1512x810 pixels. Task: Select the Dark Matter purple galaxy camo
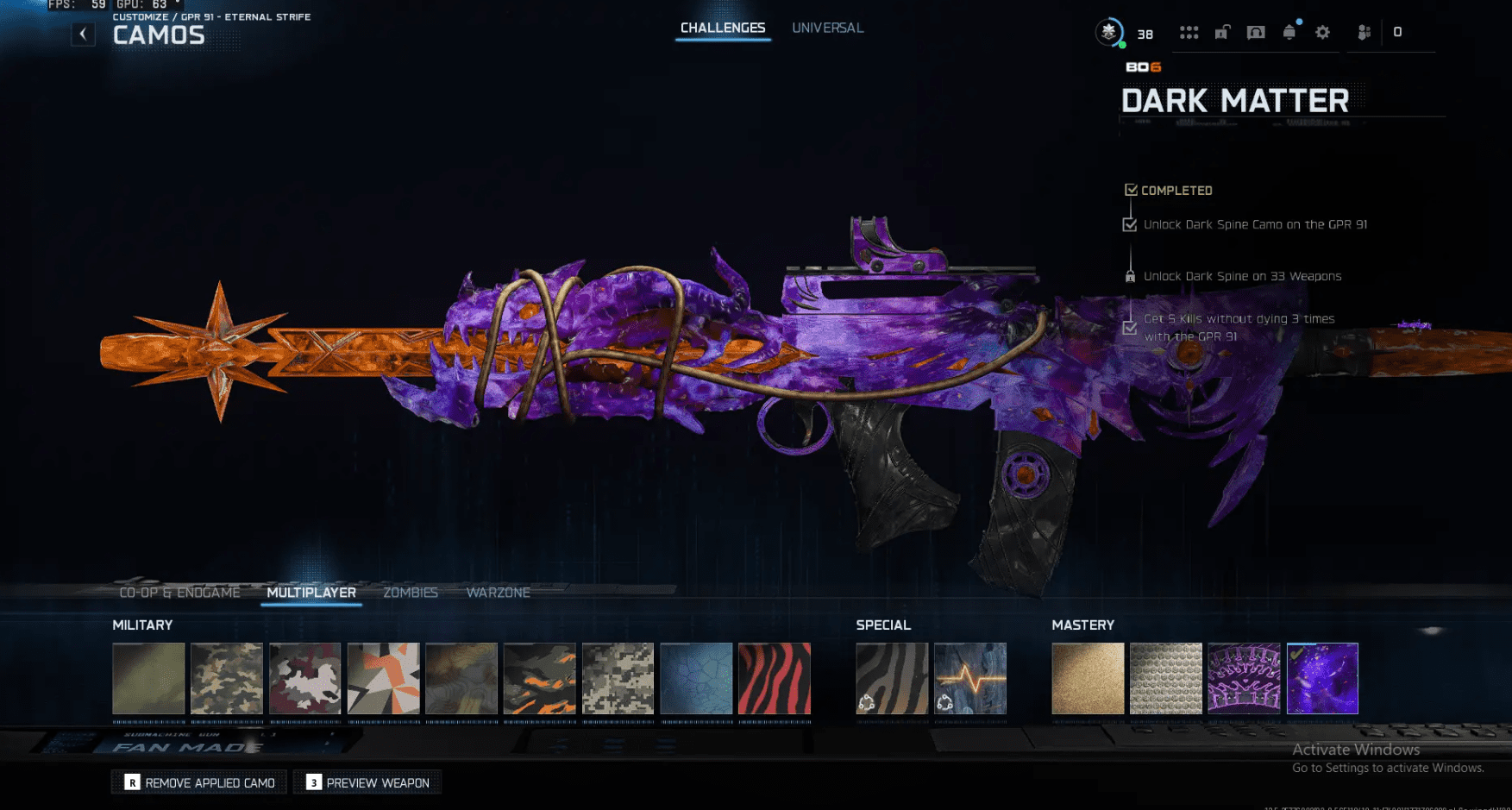[1322, 678]
